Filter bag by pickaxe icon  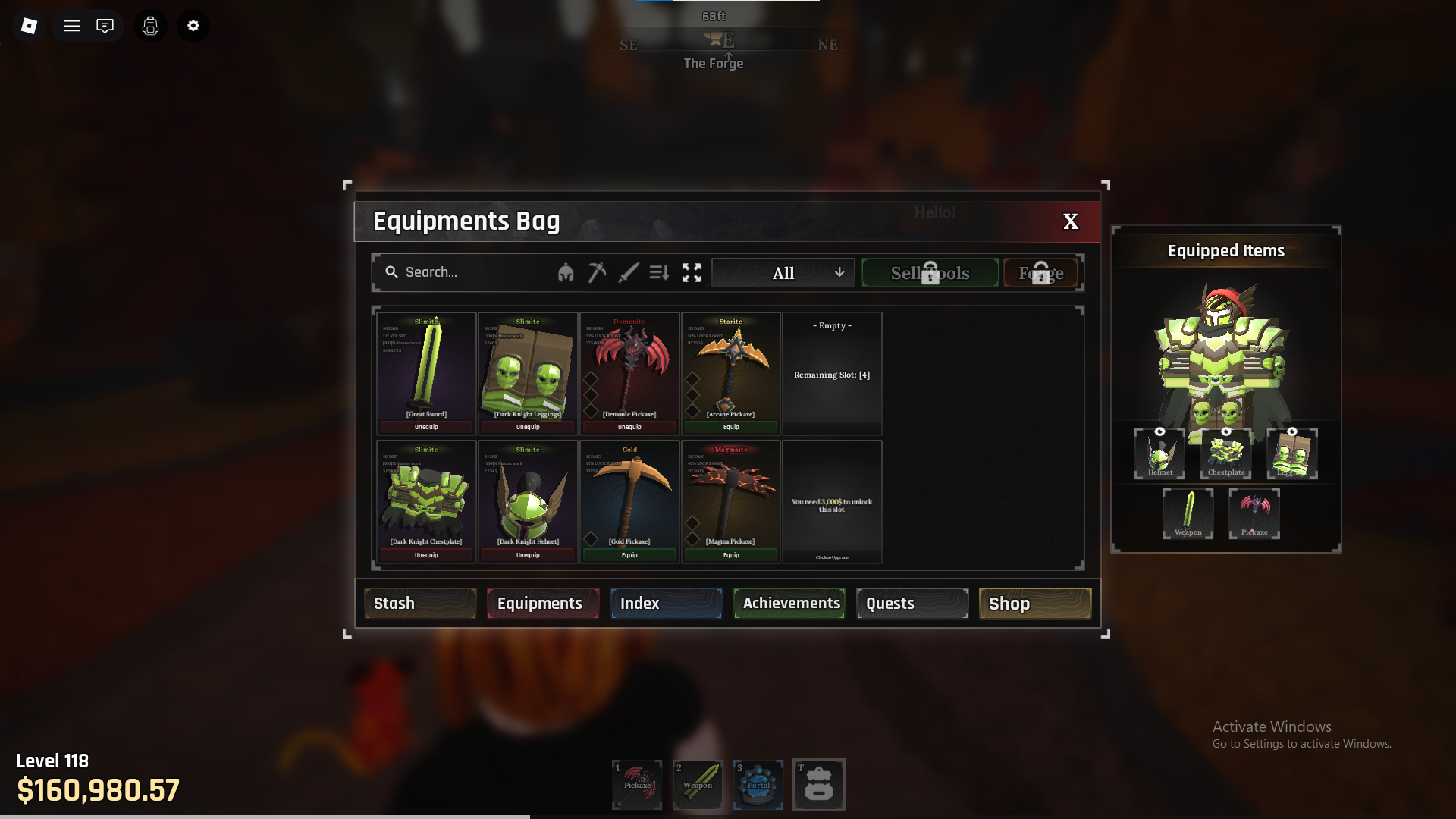point(597,272)
